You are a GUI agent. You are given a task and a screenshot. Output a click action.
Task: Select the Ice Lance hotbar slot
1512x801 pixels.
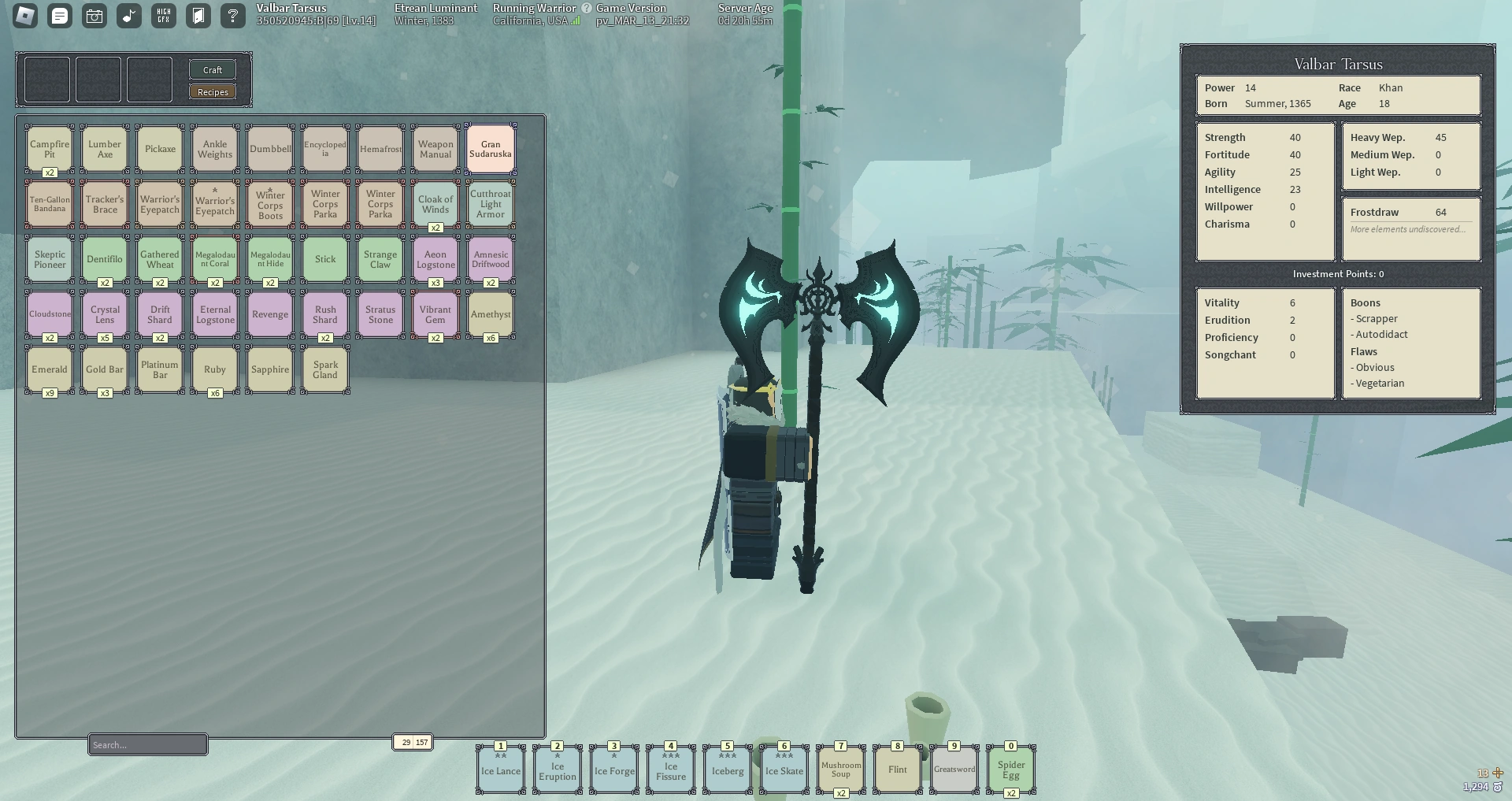(500, 769)
